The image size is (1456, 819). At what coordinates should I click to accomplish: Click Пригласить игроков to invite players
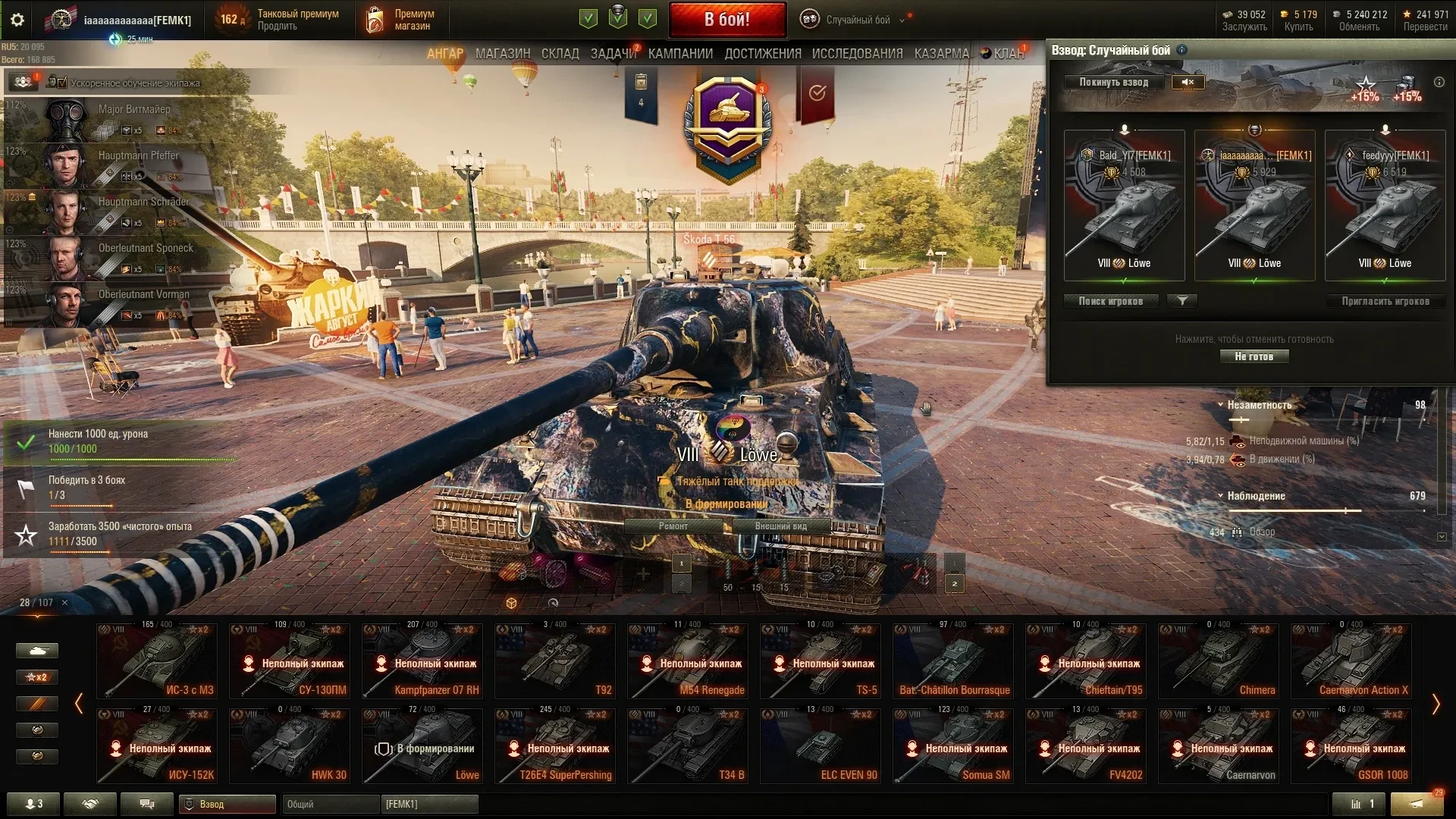coord(1385,301)
